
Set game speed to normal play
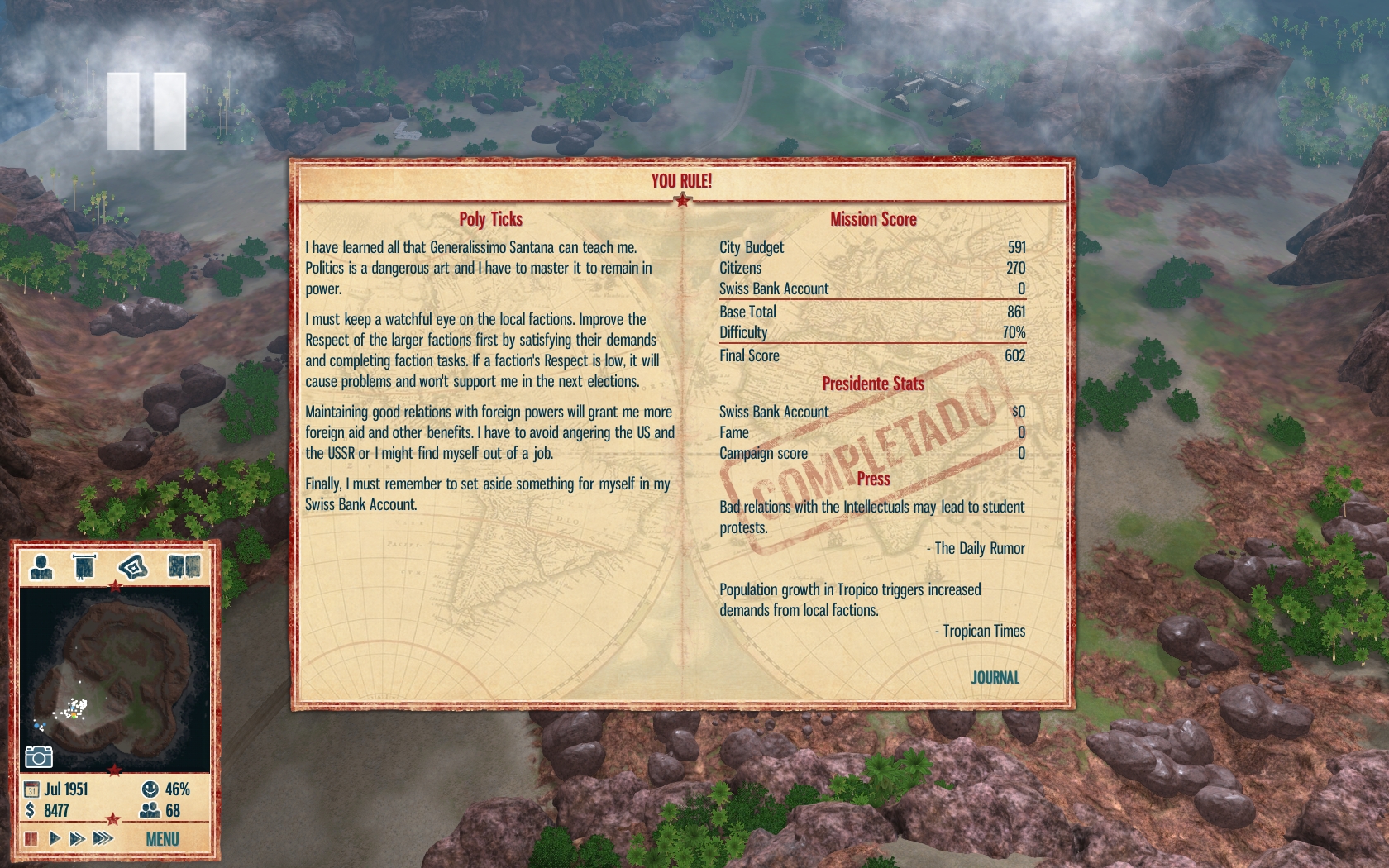pos(55,839)
